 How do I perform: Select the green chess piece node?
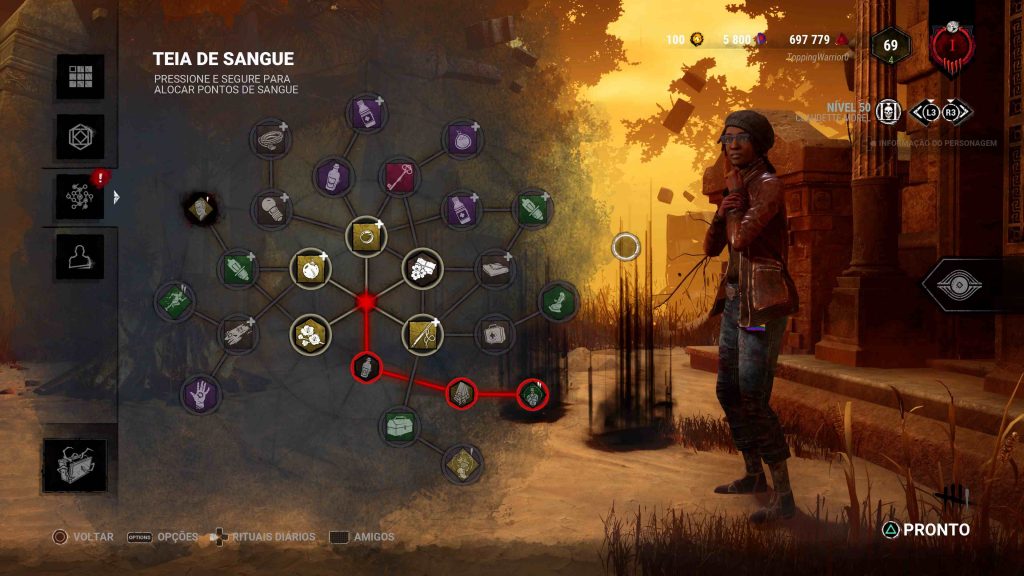(558, 301)
